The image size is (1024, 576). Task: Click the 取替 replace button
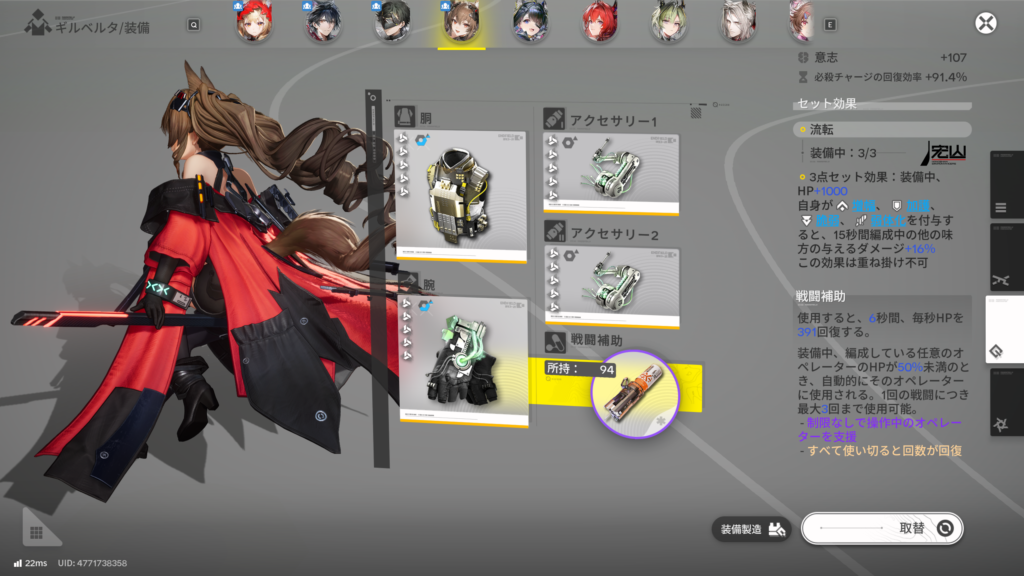[882, 528]
